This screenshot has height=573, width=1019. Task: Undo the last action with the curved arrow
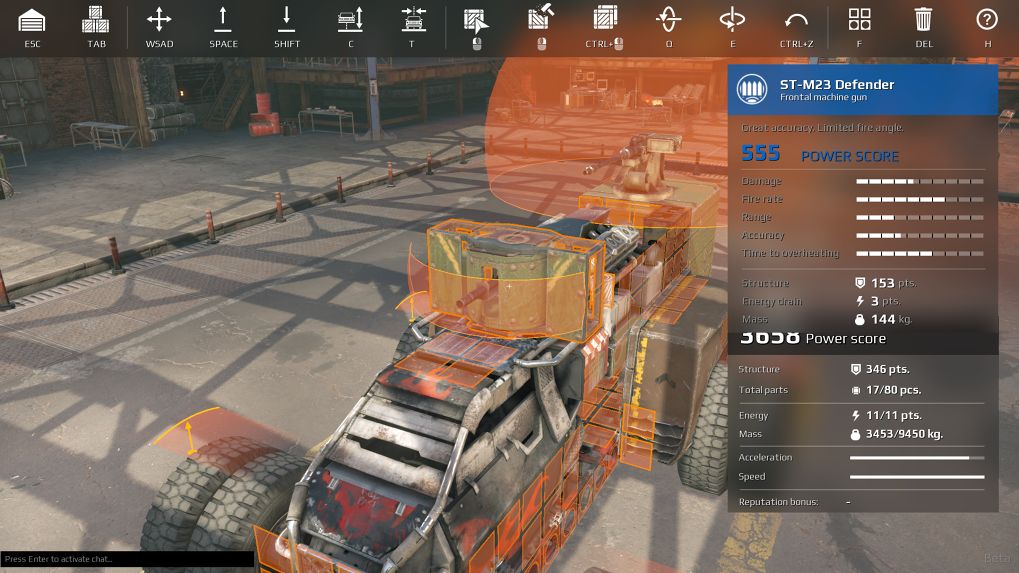(x=796, y=20)
